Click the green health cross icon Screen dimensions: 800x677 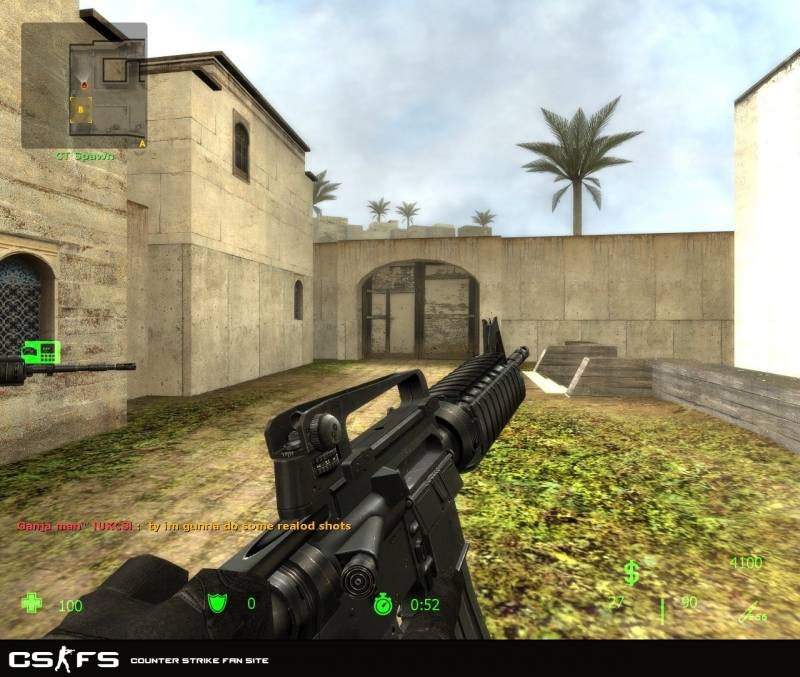[33, 604]
